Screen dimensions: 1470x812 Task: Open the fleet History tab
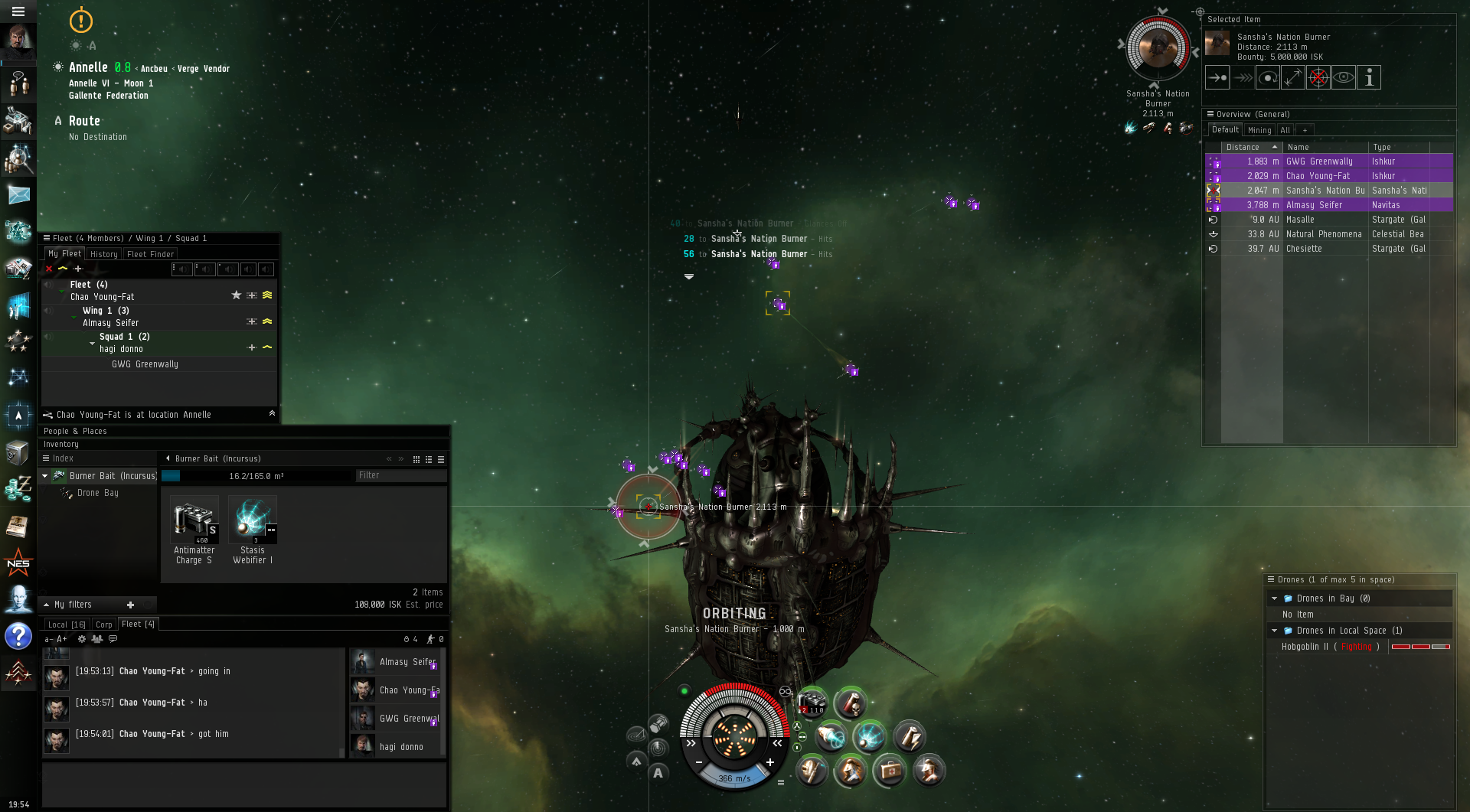[x=103, y=254]
